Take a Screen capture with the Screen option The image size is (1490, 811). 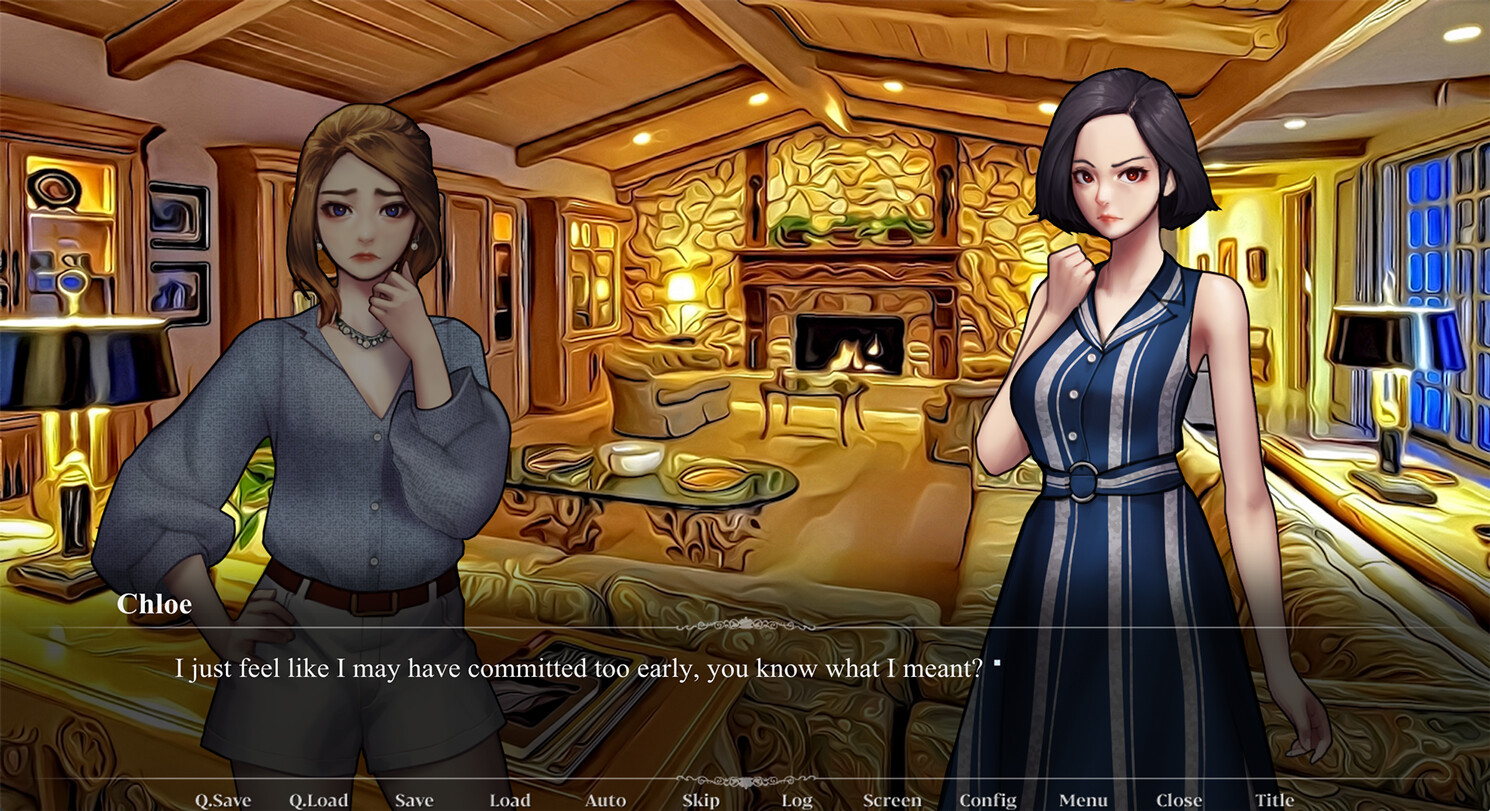click(x=891, y=799)
